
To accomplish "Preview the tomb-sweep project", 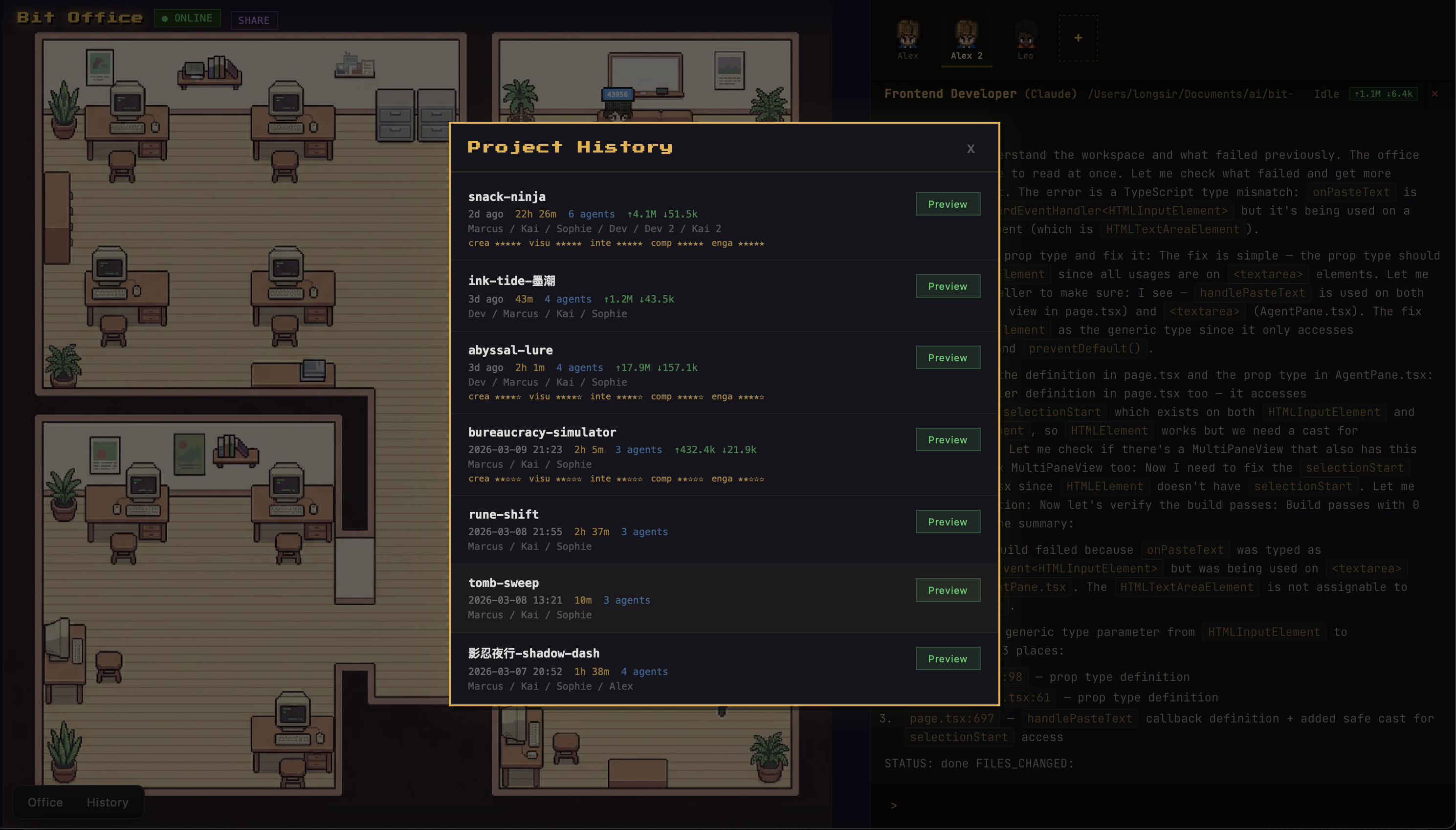I will (x=948, y=590).
